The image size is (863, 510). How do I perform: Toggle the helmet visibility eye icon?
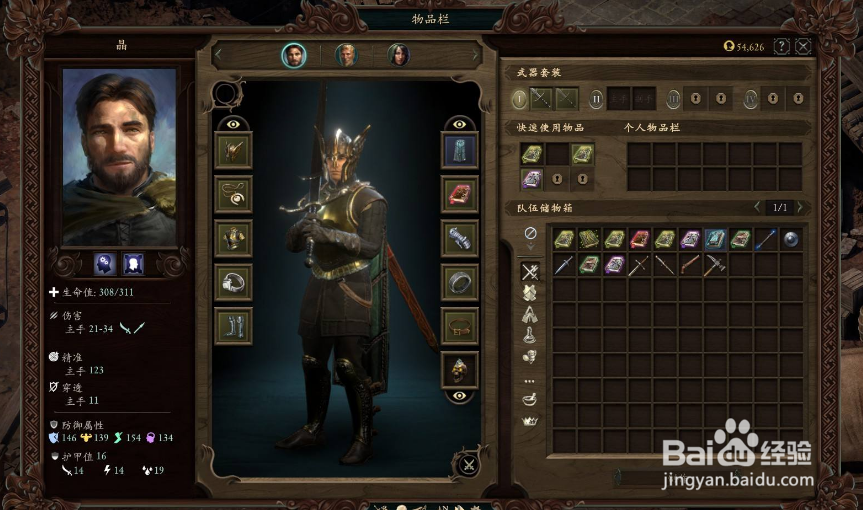click(233, 124)
